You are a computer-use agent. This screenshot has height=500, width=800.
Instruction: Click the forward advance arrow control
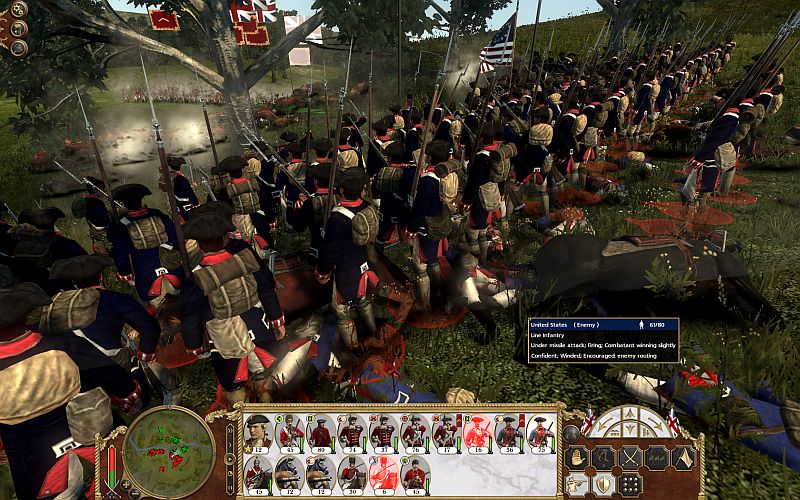pyautogui.click(x=631, y=413)
